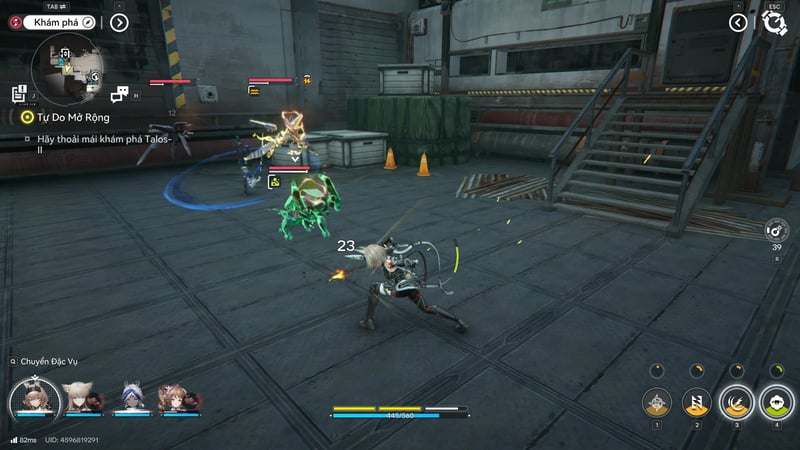This screenshot has width=800, height=450.
Task: Activate the third skill with white slash icon
Action: click(736, 402)
